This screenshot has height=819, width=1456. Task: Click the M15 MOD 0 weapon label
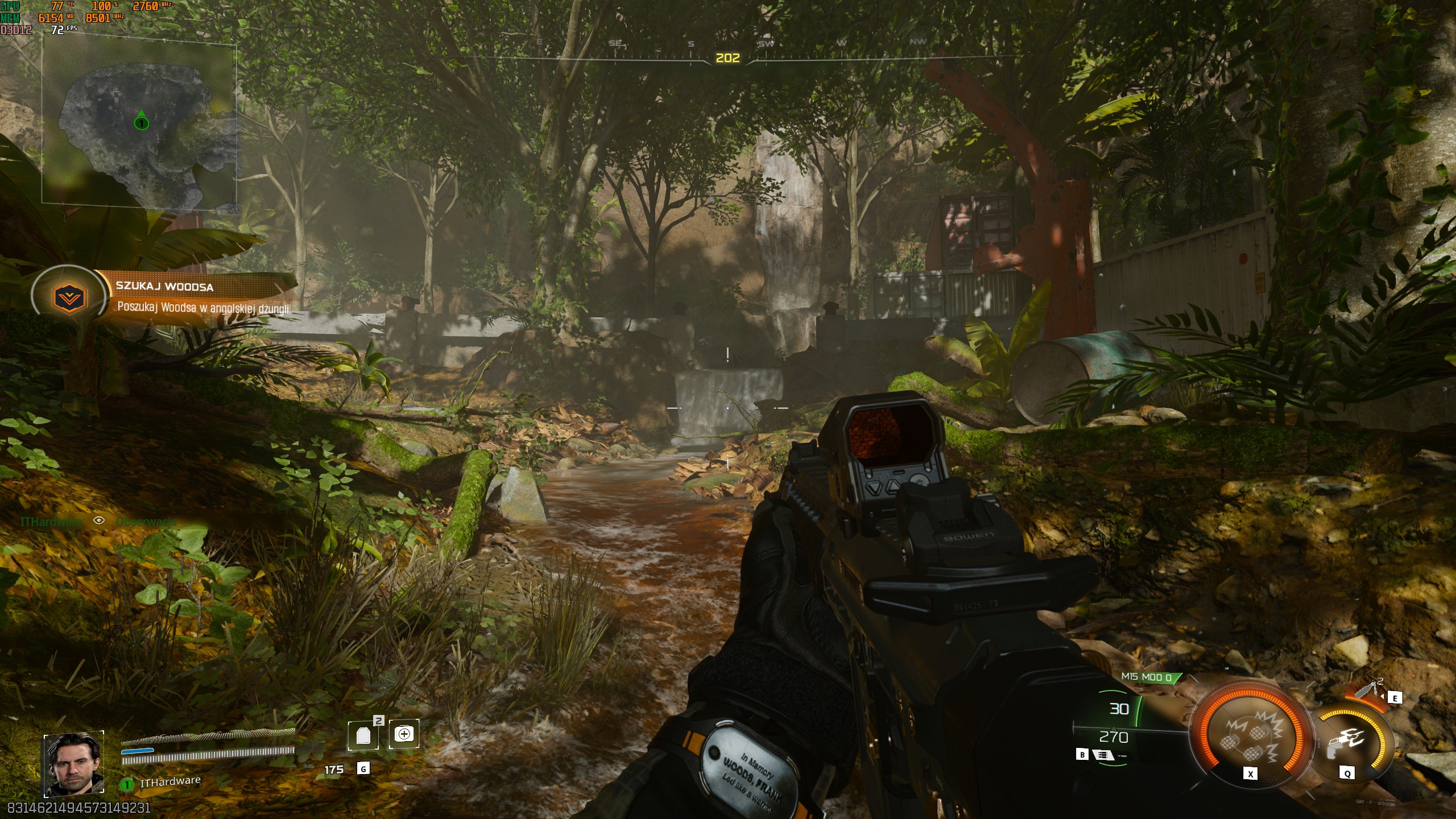click(1146, 677)
